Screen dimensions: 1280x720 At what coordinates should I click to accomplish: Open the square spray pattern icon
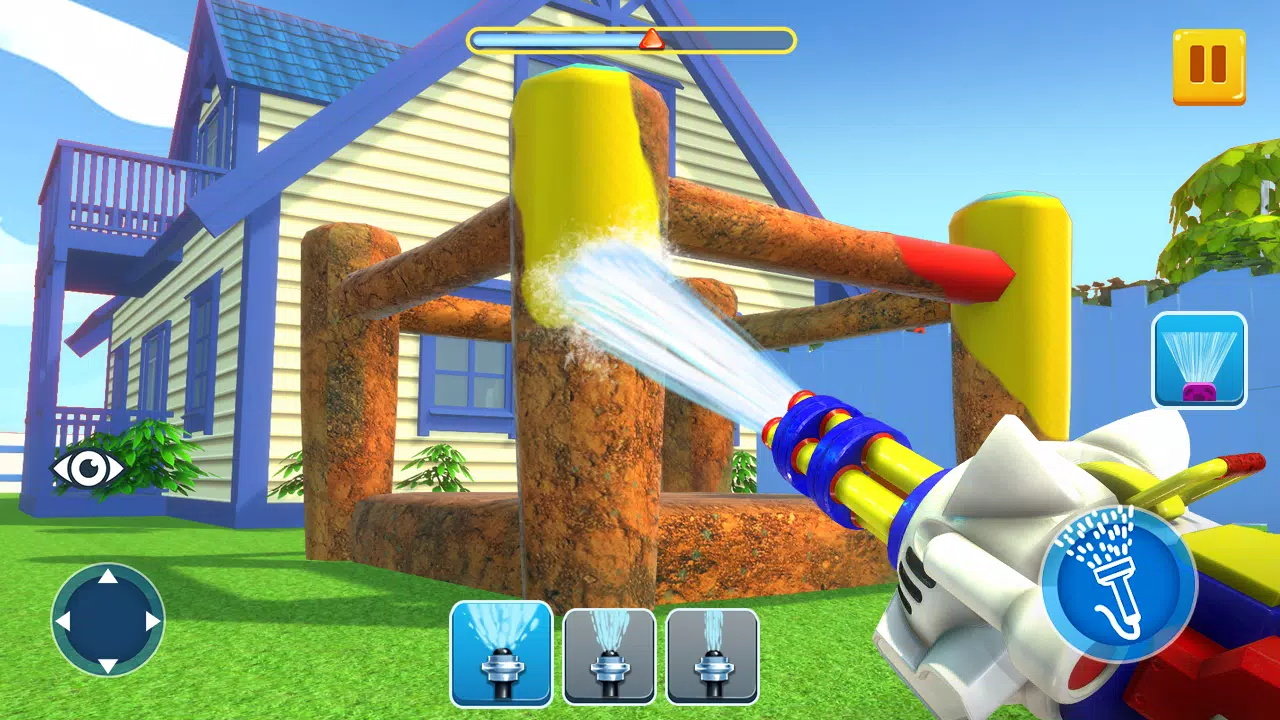[1199, 360]
